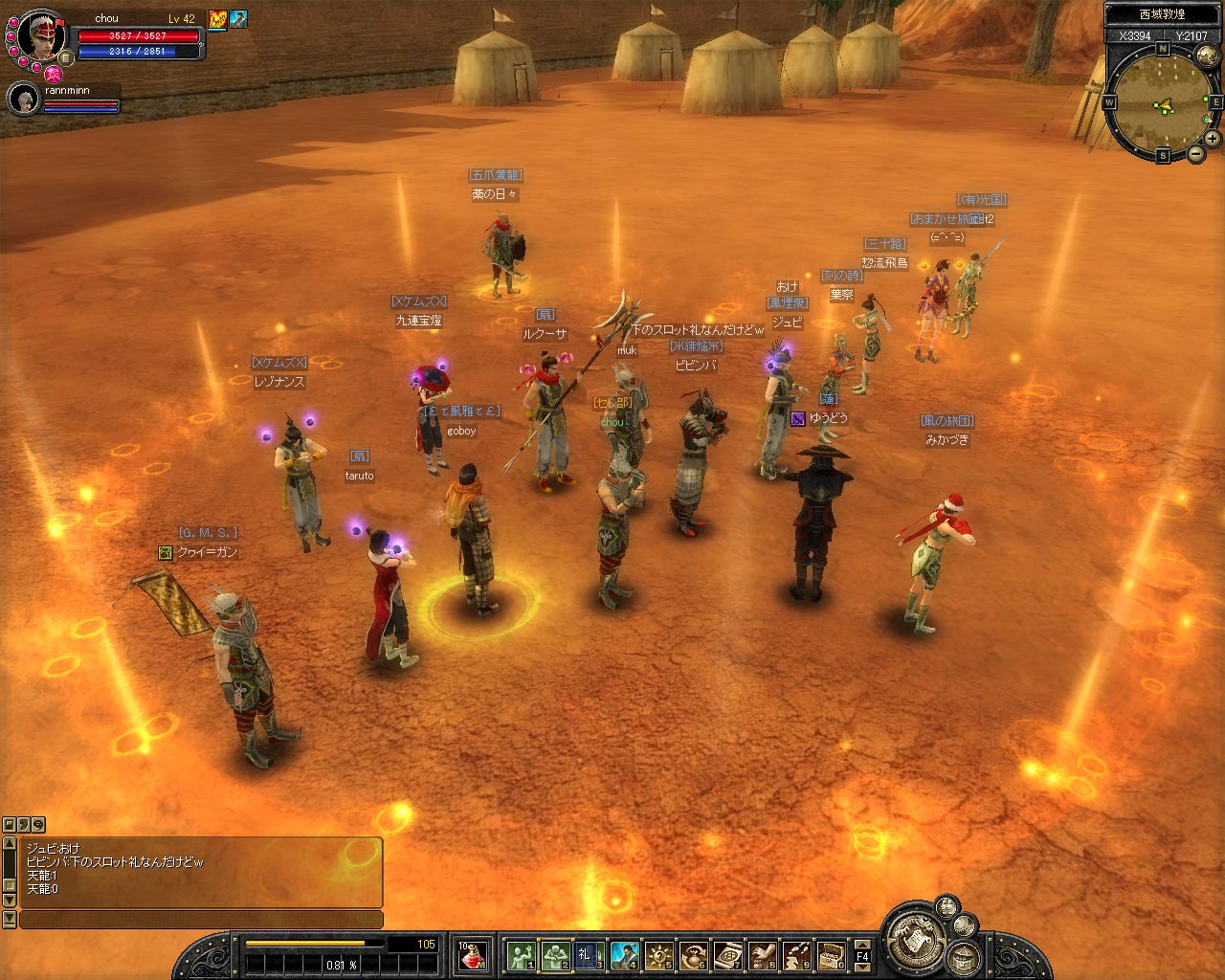Viewport: 1225px width, 980px height.
Task: Open the scroll icon in slot 7
Action: 727,955
